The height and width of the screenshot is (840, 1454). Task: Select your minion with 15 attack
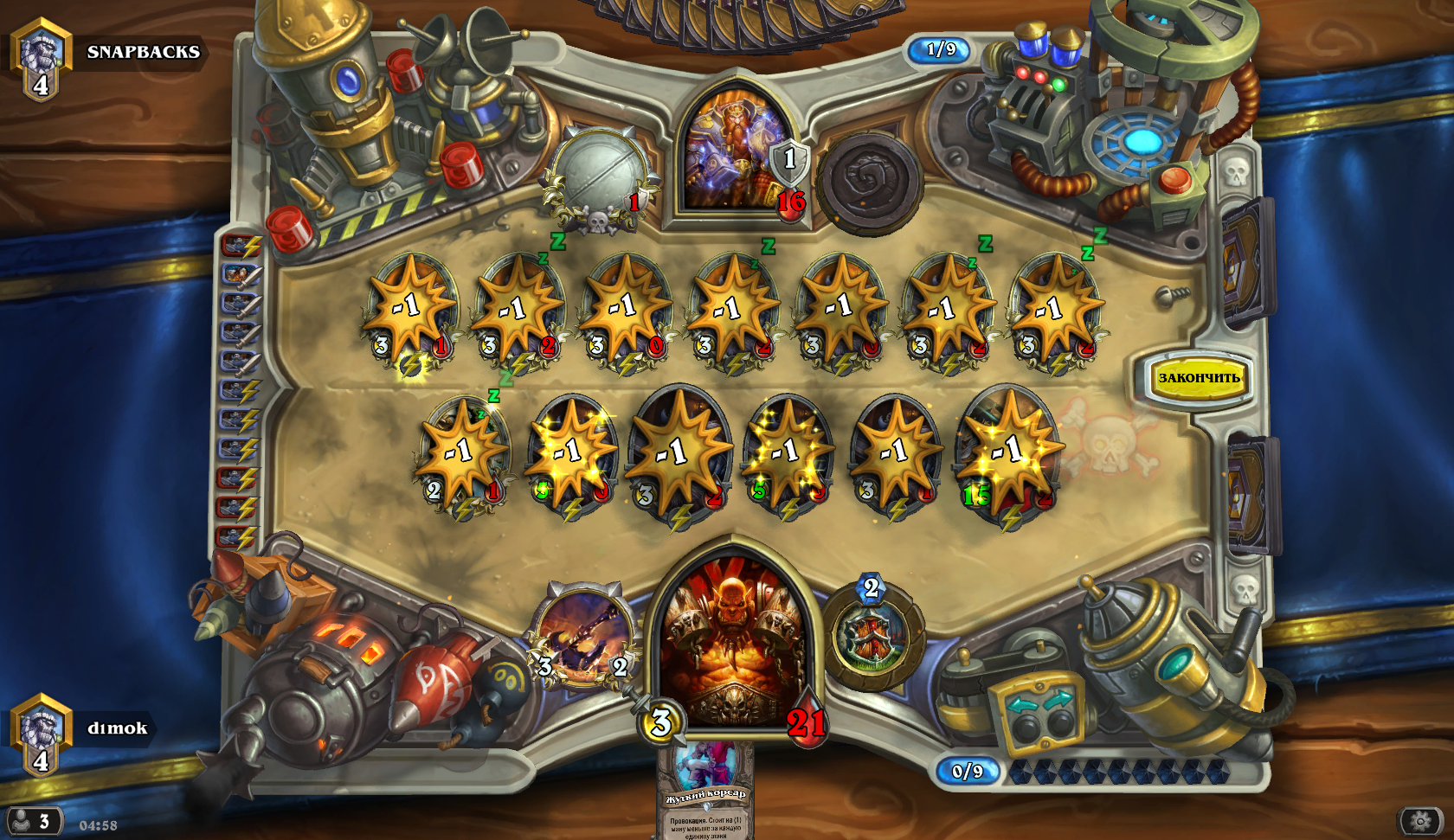coord(1008,454)
